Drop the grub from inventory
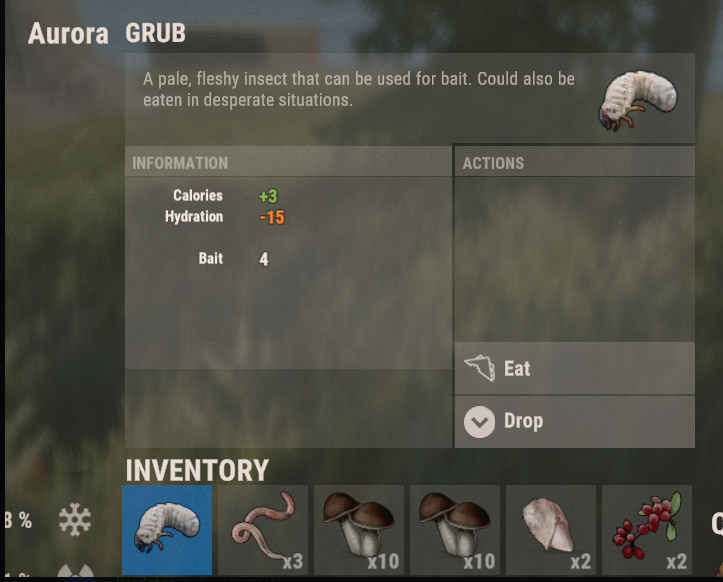723x582 pixels. [574, 421]
